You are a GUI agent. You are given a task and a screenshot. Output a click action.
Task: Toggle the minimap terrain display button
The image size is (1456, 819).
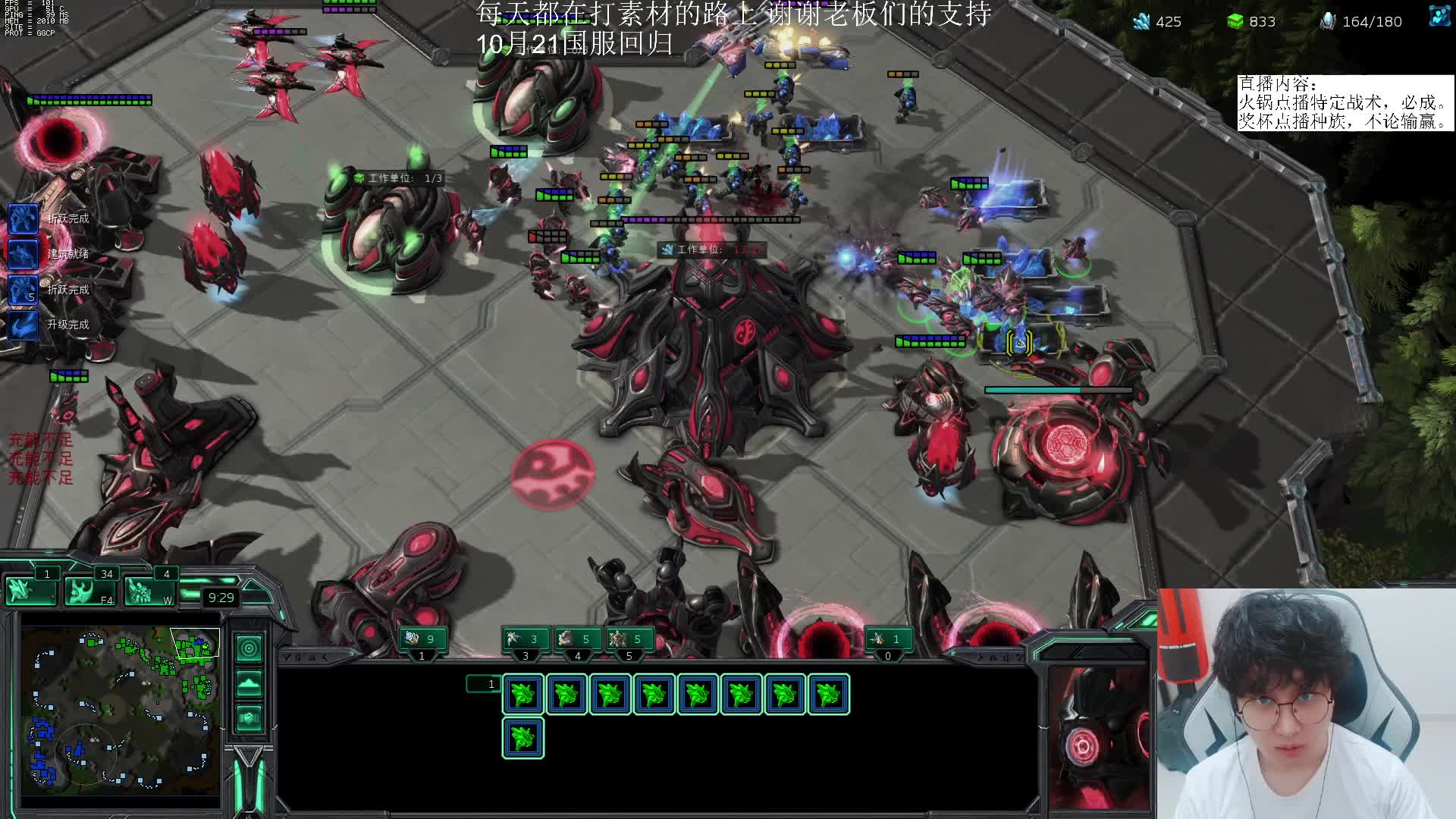(249, 683)
